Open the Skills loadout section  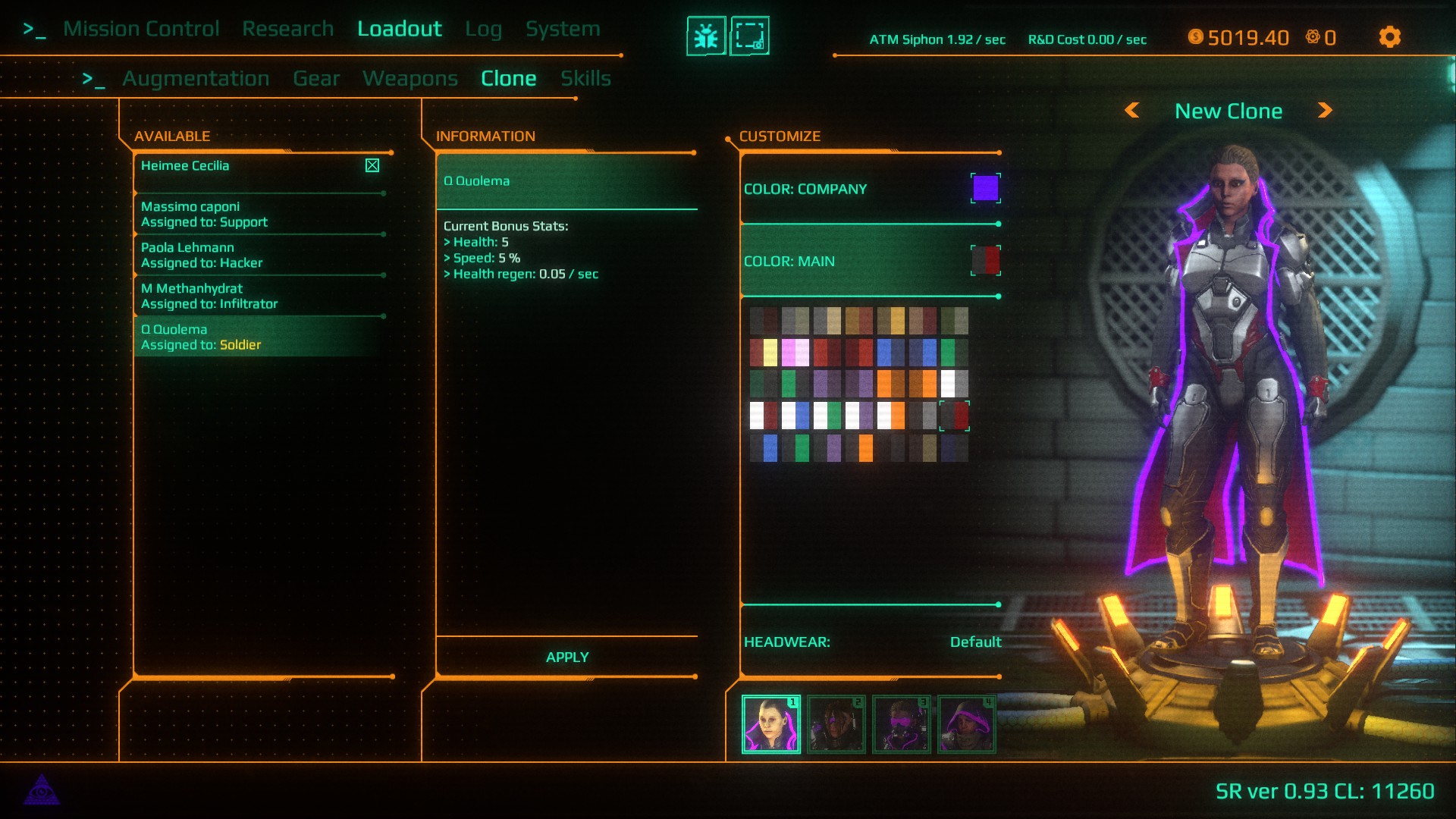click(x=585, y=79)
